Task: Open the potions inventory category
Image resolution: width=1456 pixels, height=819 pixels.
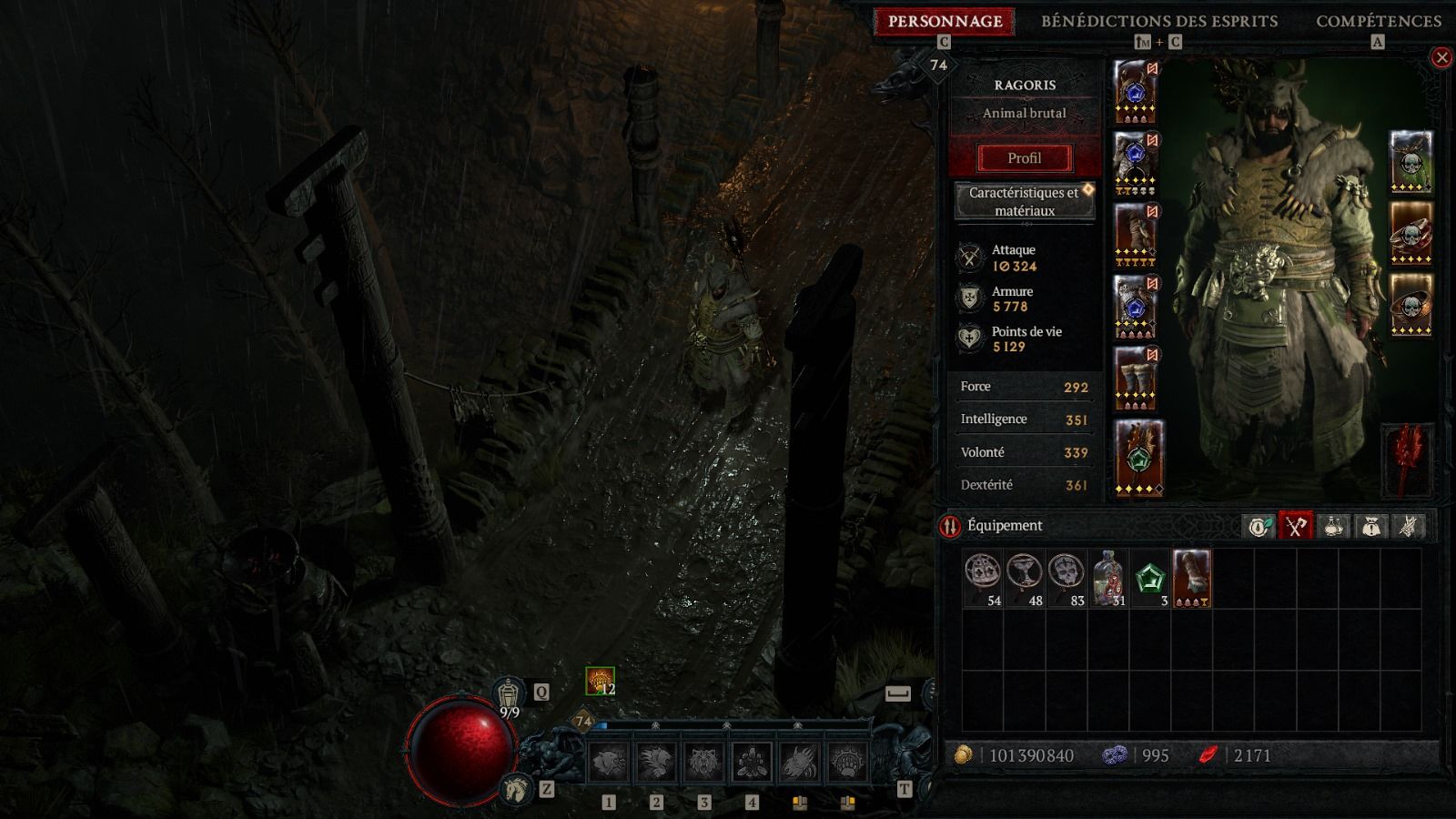Action: pyautogui.click(x=1333, y=526)
